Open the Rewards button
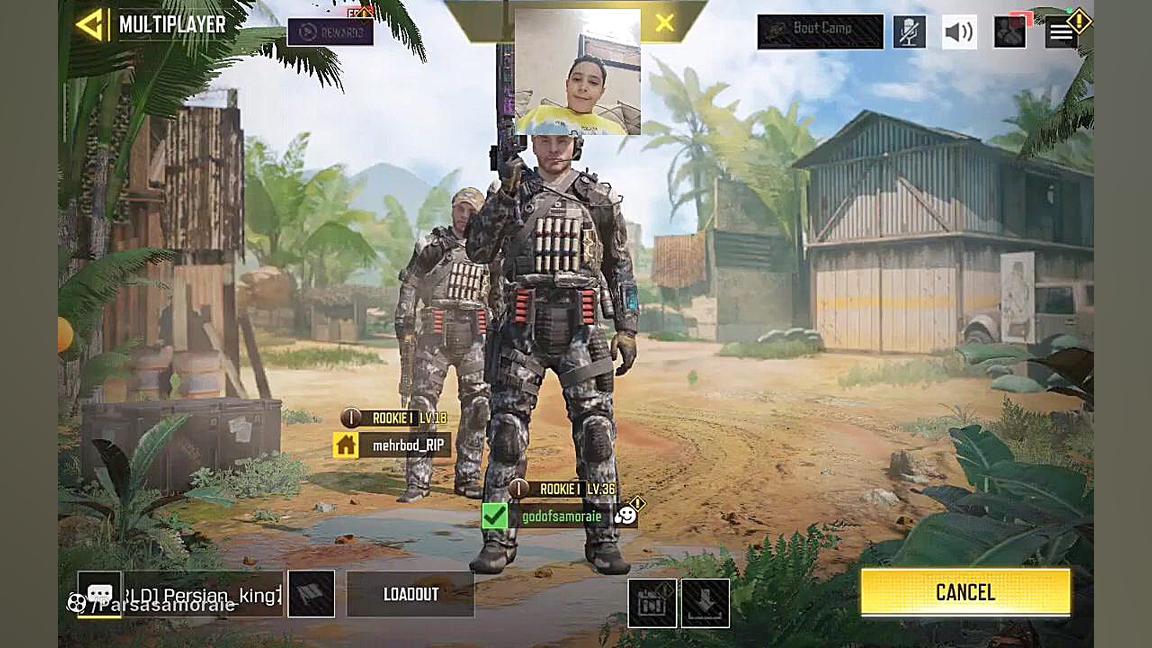The image size is (1152, 648). click(x=330, y=32)
